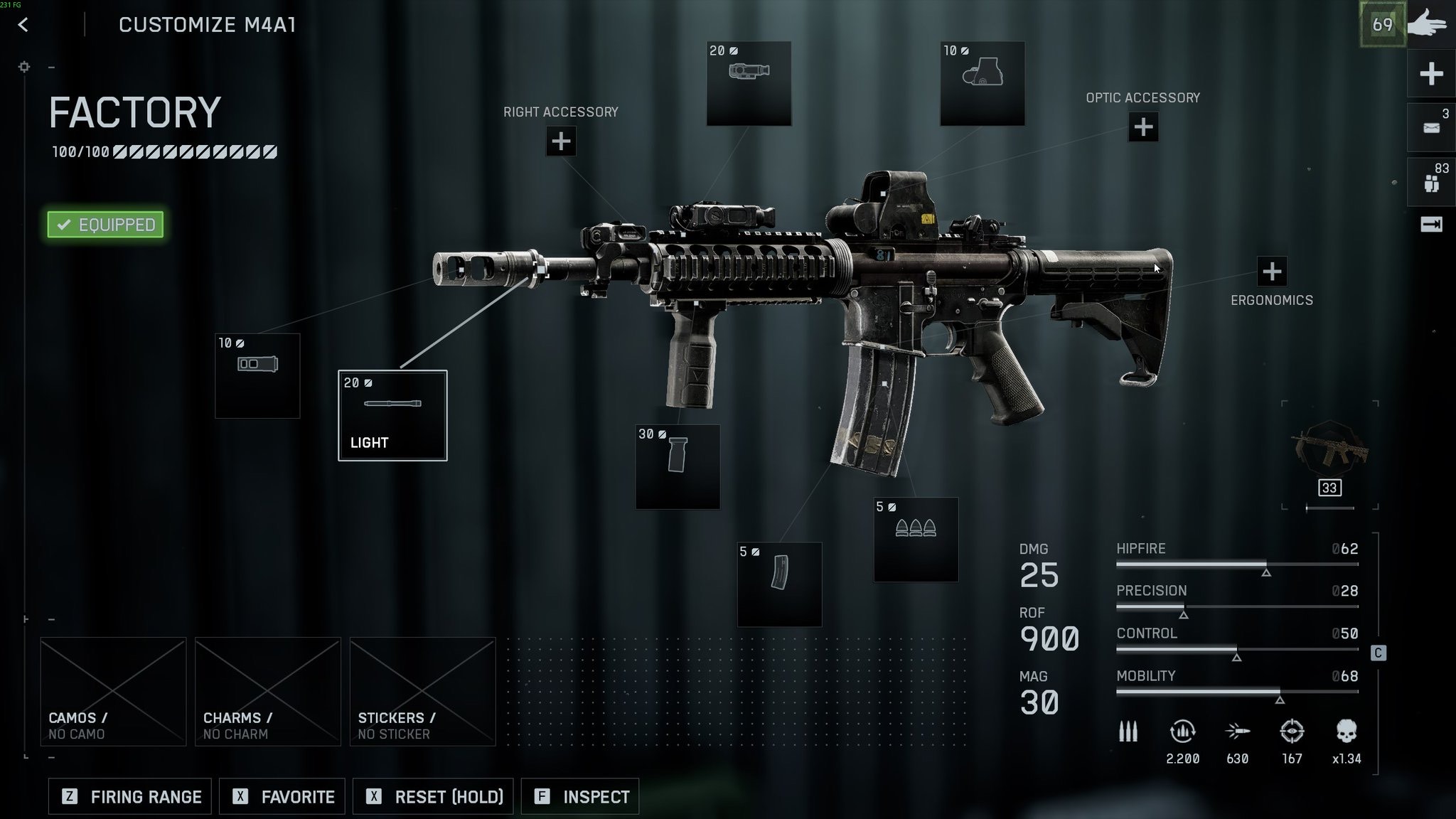The image size is (1456, 819).
Task: Open the Charms customization tile
Action: [x=268, y=691]
